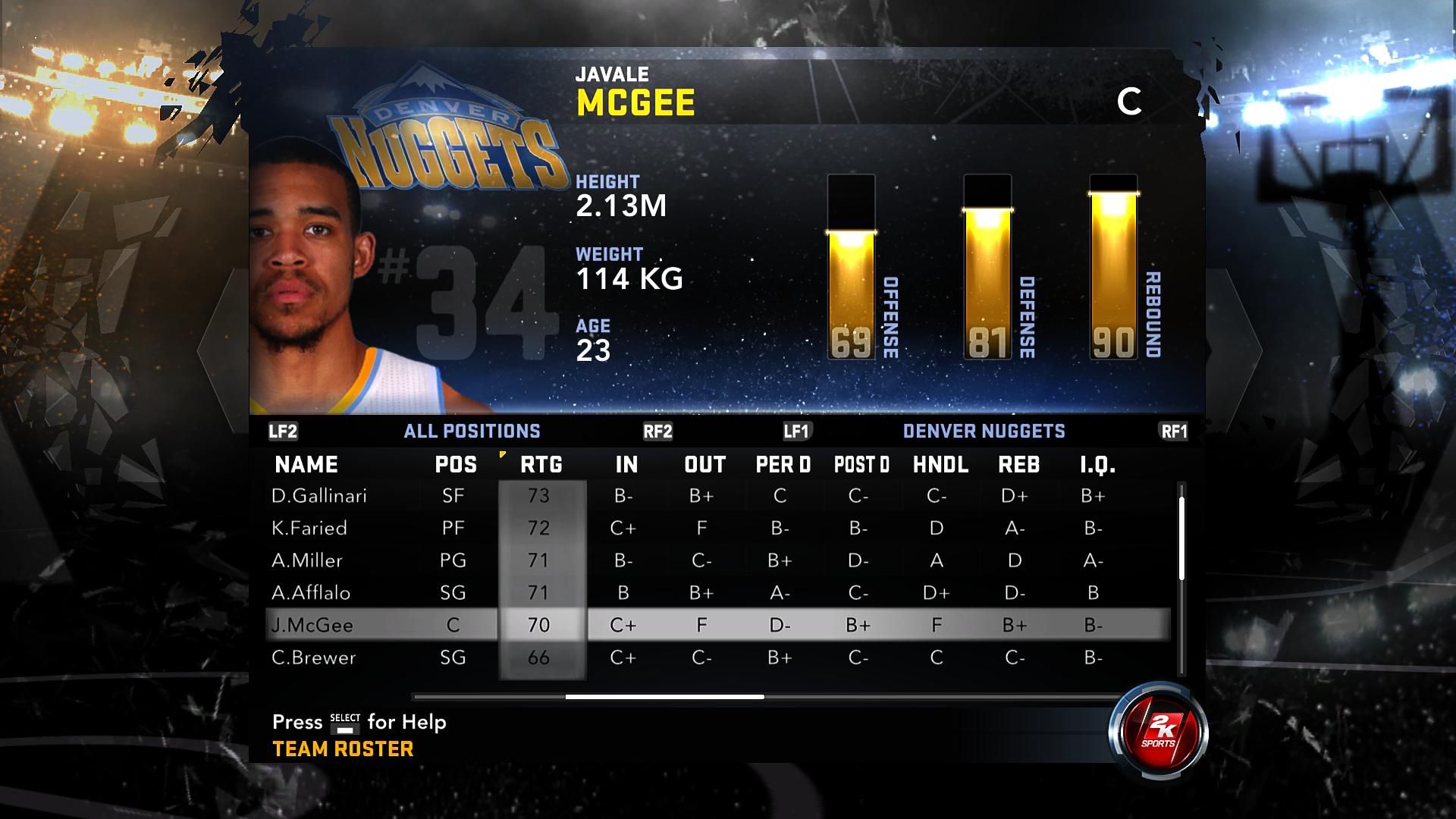Click the roster list vertical scrollbar
1456x819 pixels.
click(x=1181, y=535)
